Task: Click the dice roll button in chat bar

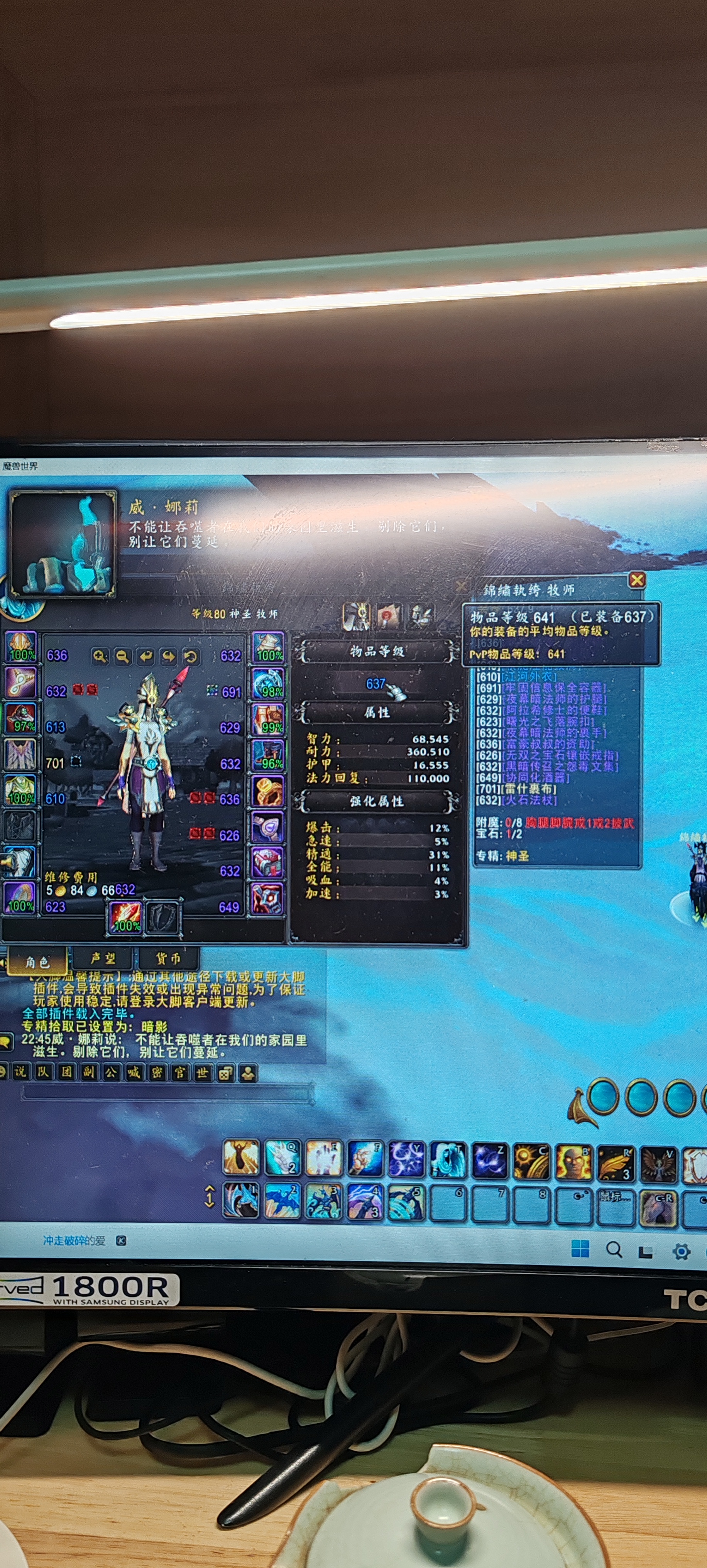Action: 225,1073
